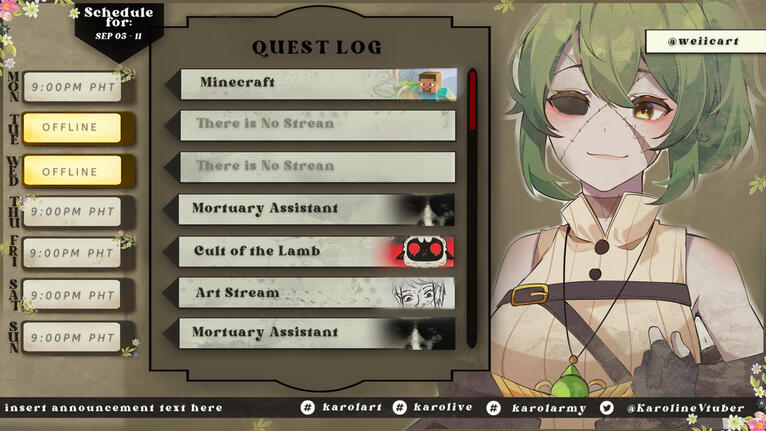
Task: Select the Minecraft quest log entry
Action: [318, 84]
